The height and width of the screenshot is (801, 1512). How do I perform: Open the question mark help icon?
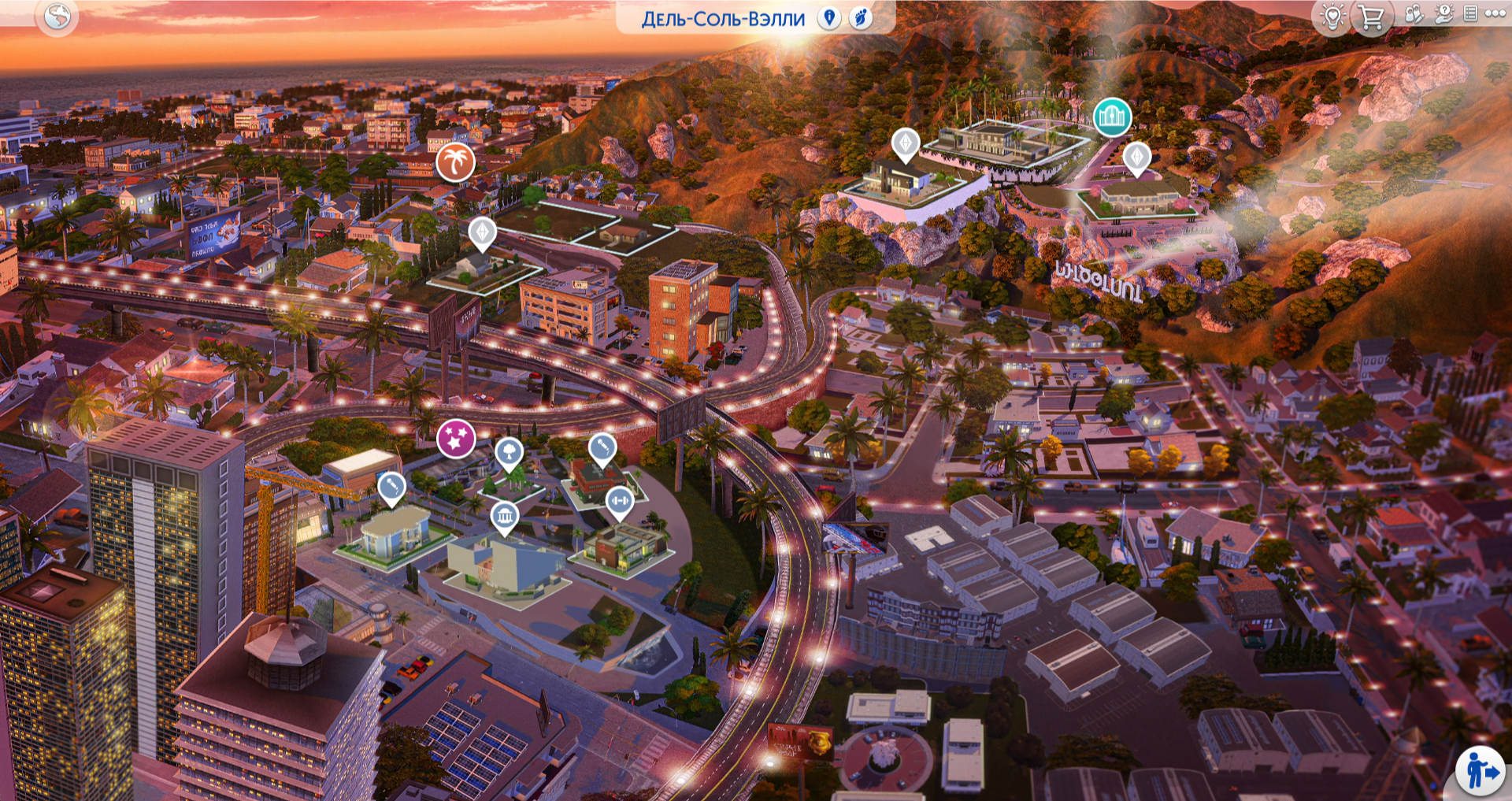tap(1443, 14)
